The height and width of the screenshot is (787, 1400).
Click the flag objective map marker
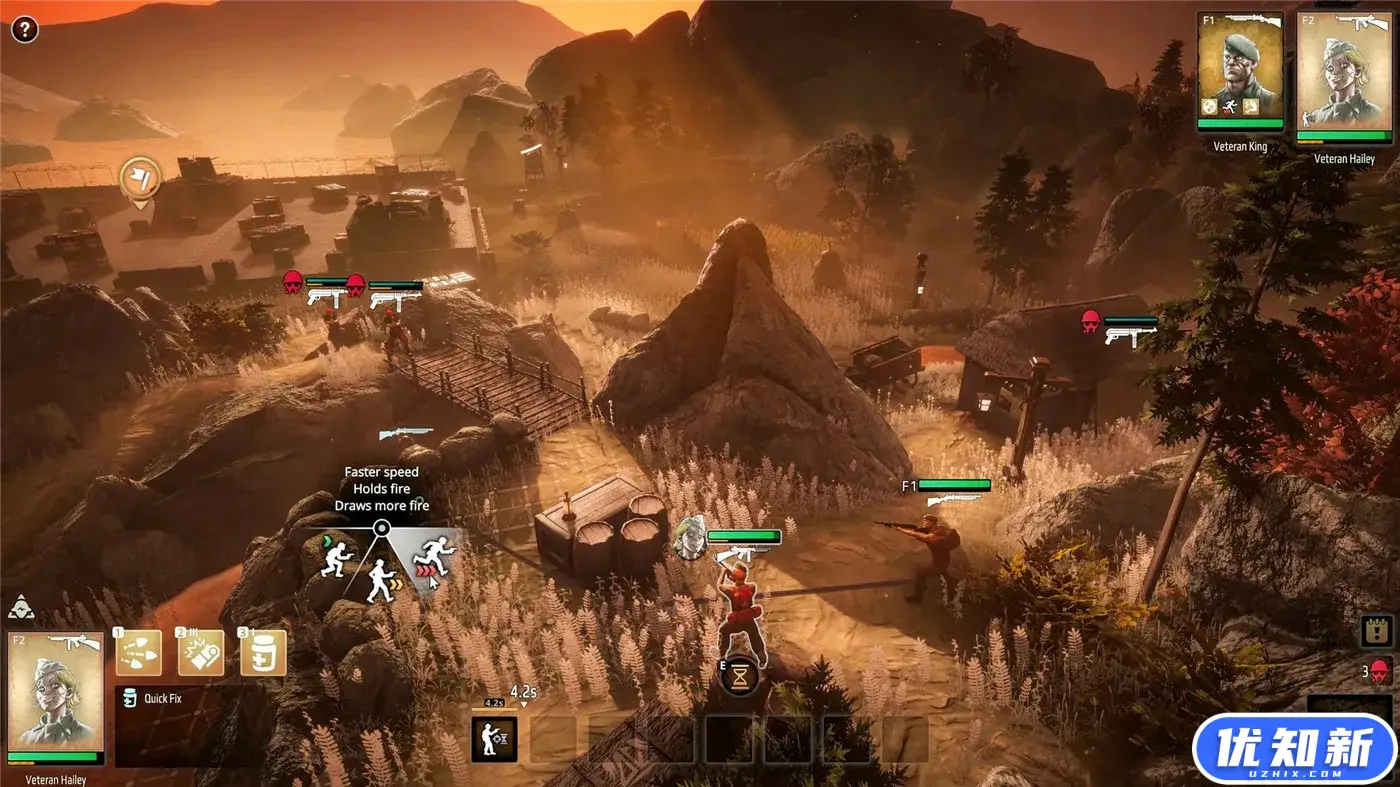[x=140, y=178]
